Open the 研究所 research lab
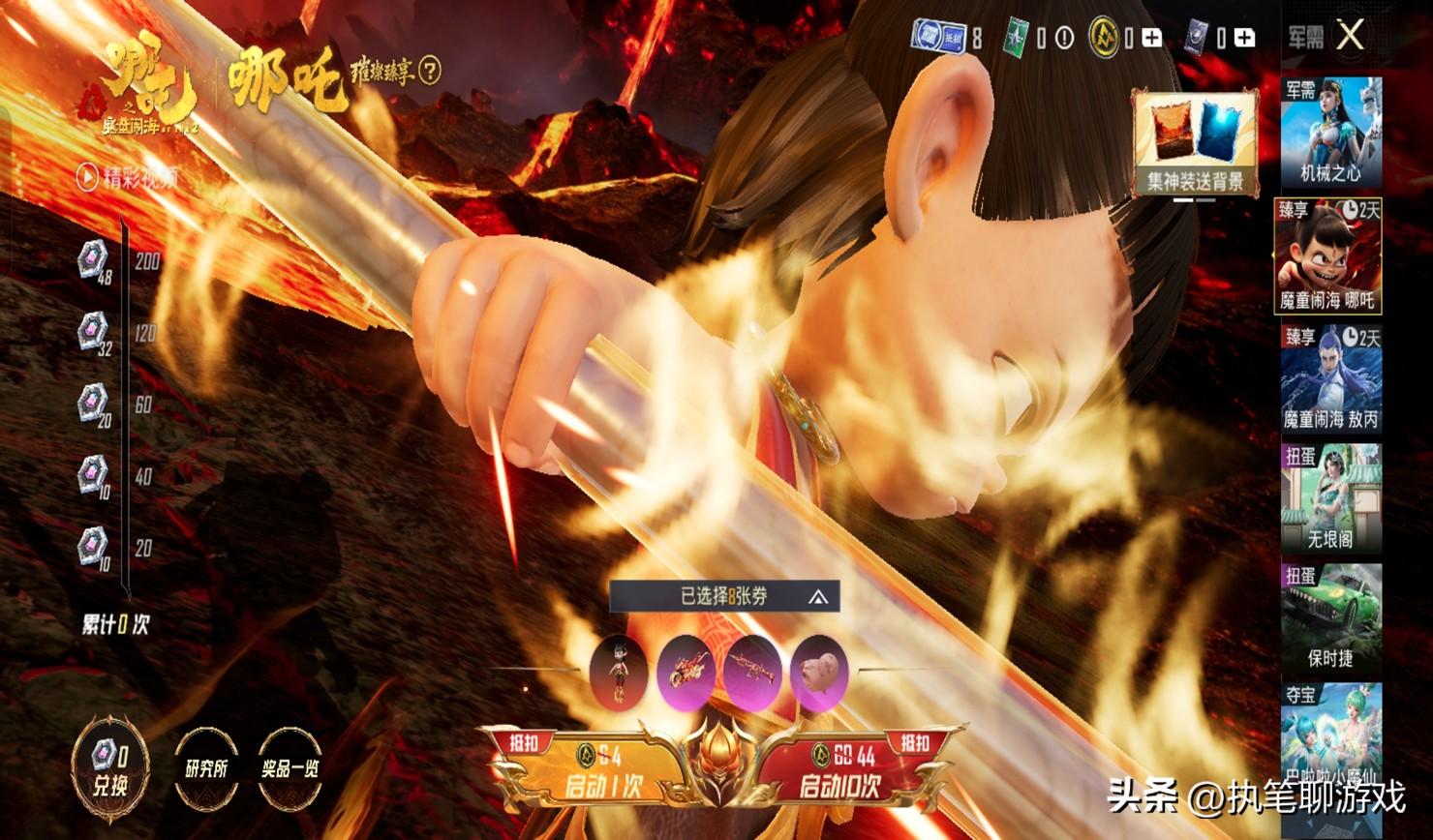This screenshot has width=1433, height=840. coord(206,768)
